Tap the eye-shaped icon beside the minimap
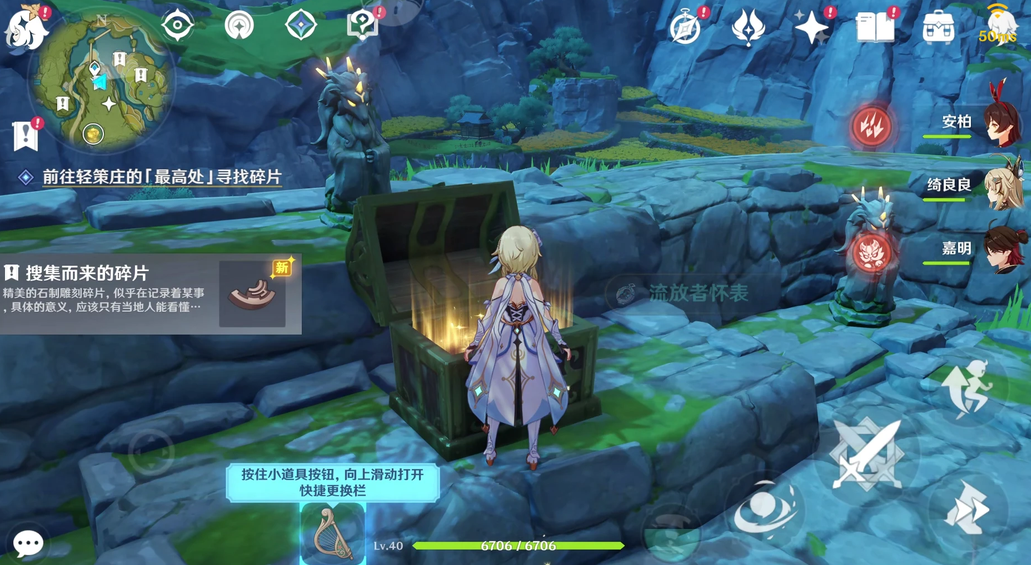This screenshot has width=1031, height=565. point(177,25)
